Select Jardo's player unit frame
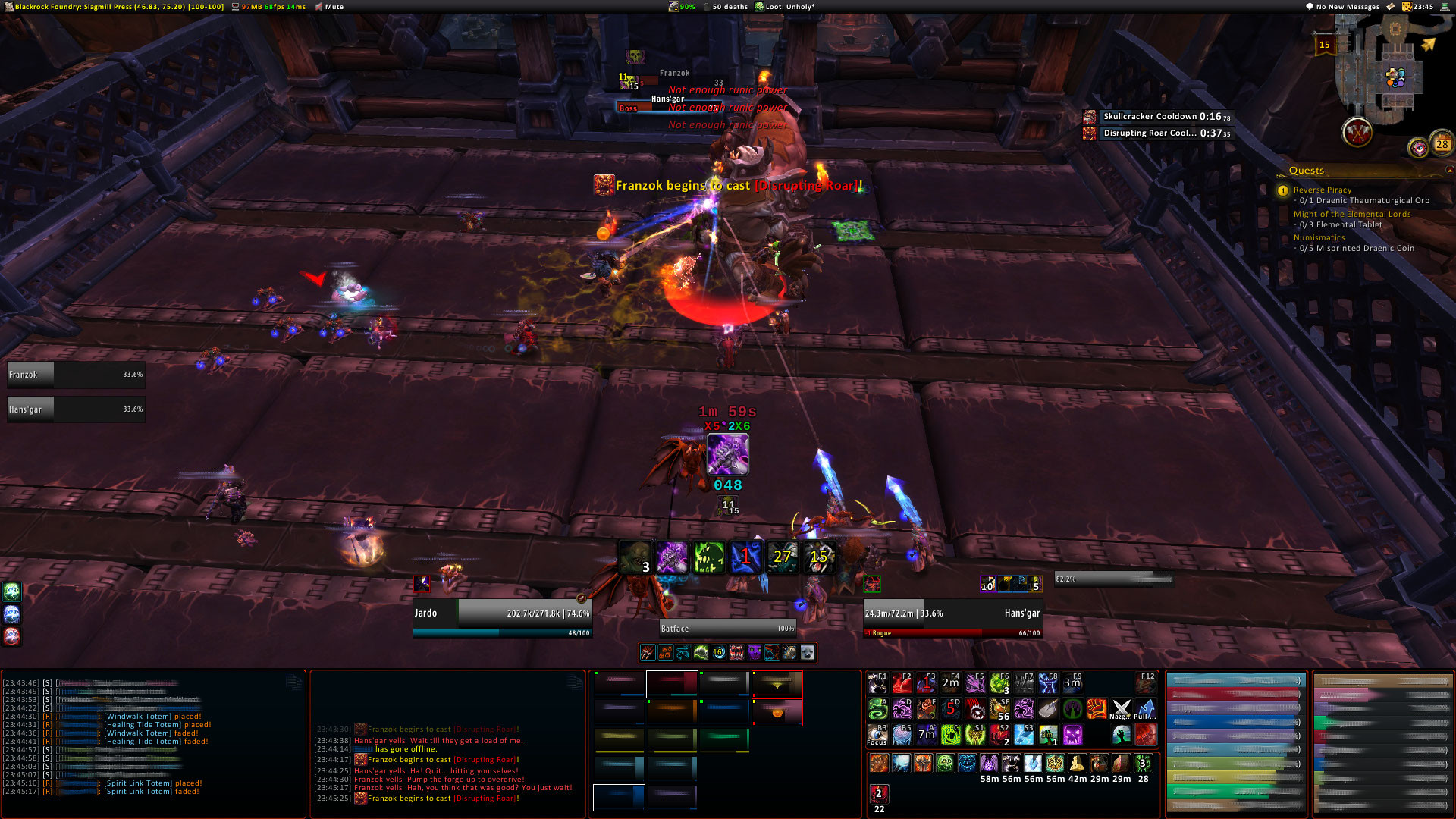Image resolution: width=1456 pixels, height=819 pixels. click(x=501, y=613)
